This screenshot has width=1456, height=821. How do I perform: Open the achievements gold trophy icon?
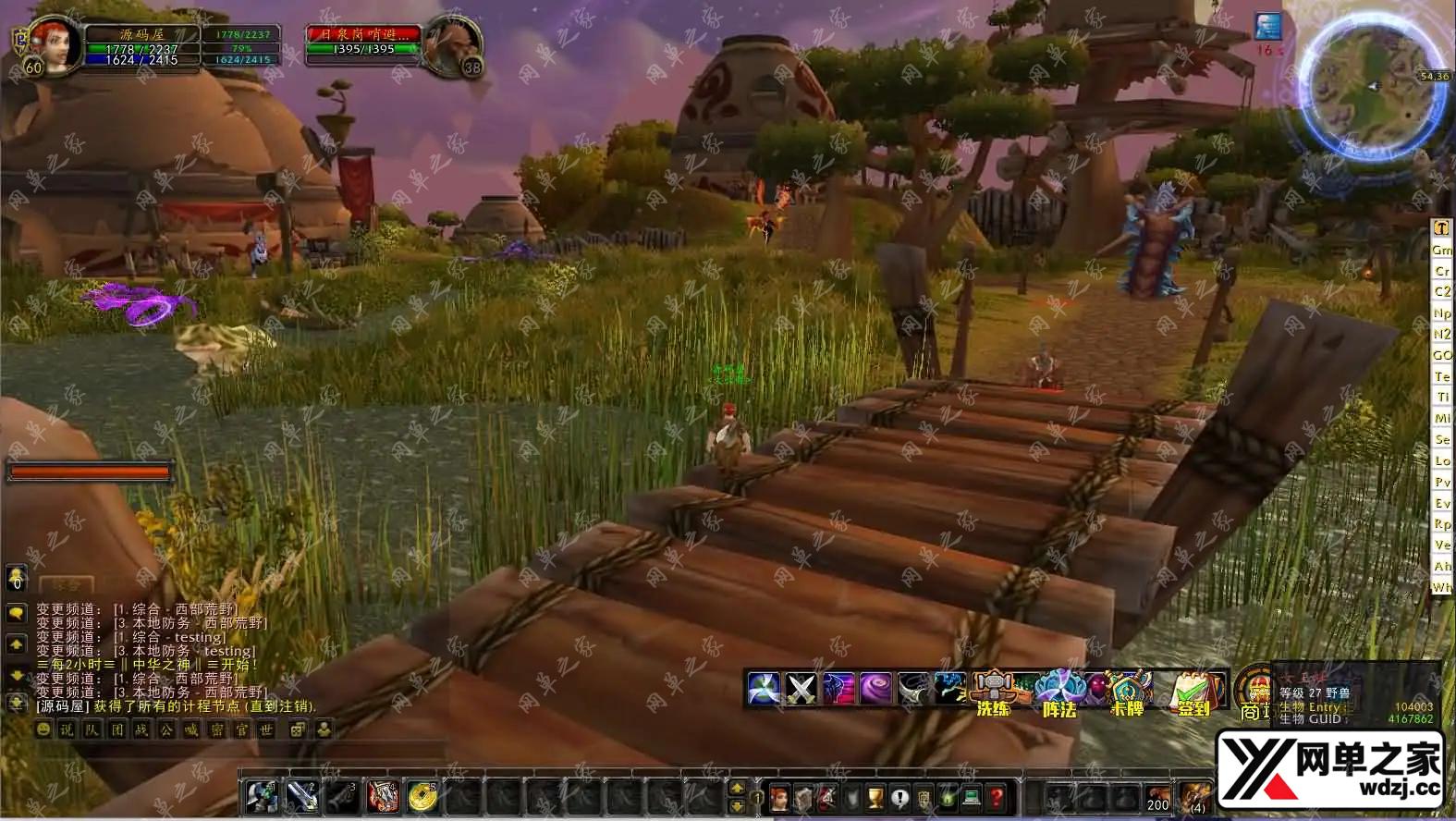click(x=875, y=797)
